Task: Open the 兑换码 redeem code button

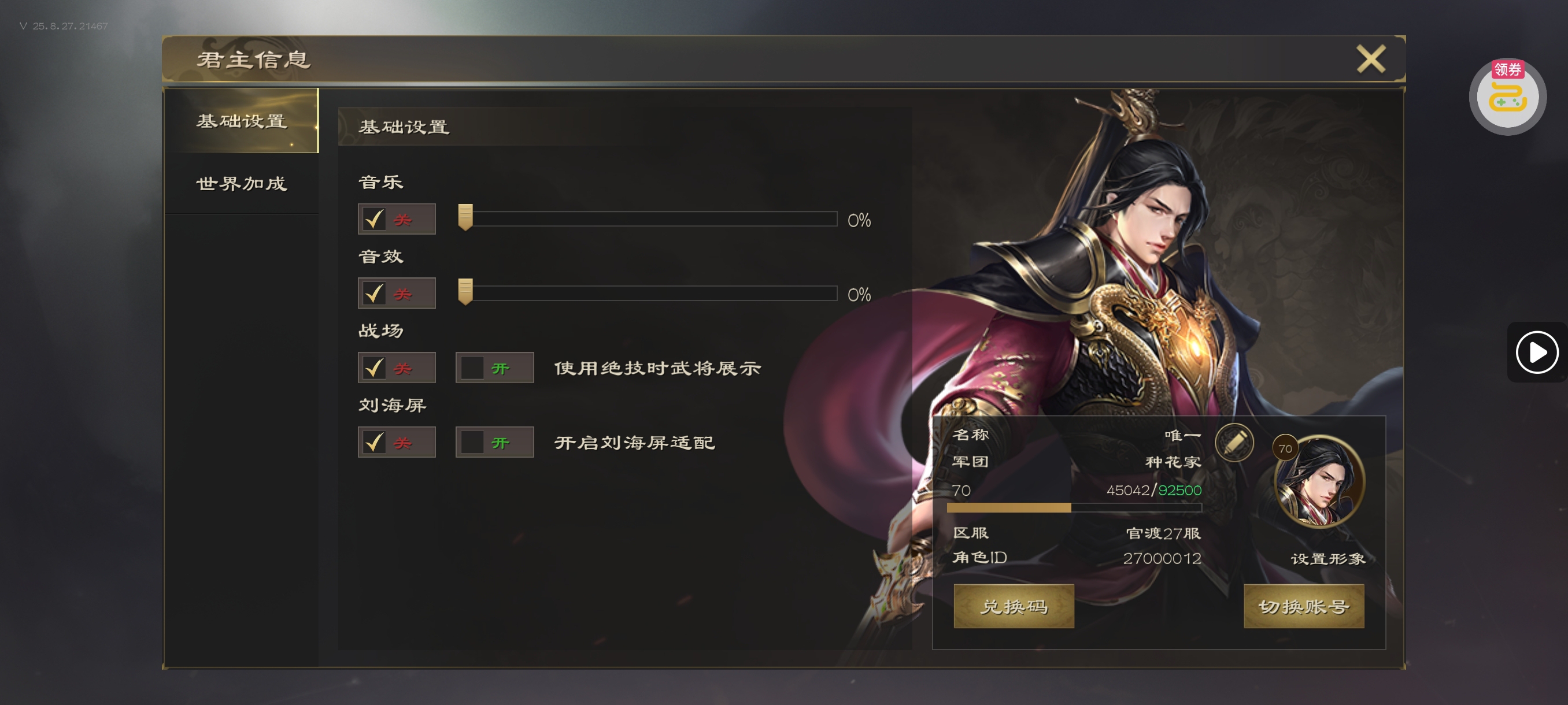Action: coord(1014,606)
